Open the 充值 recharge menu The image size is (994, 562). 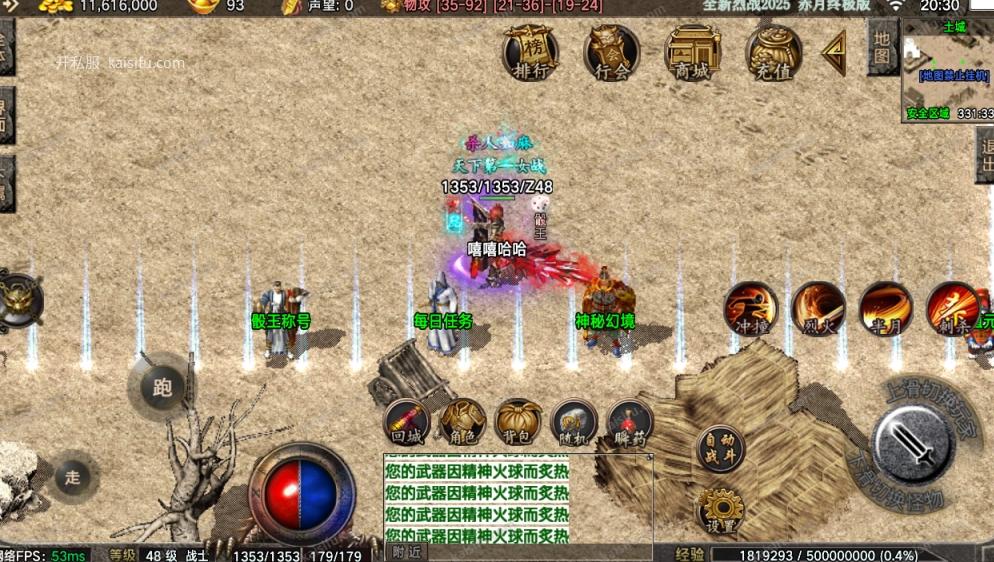pyautogui.click(x=773, y=51)
